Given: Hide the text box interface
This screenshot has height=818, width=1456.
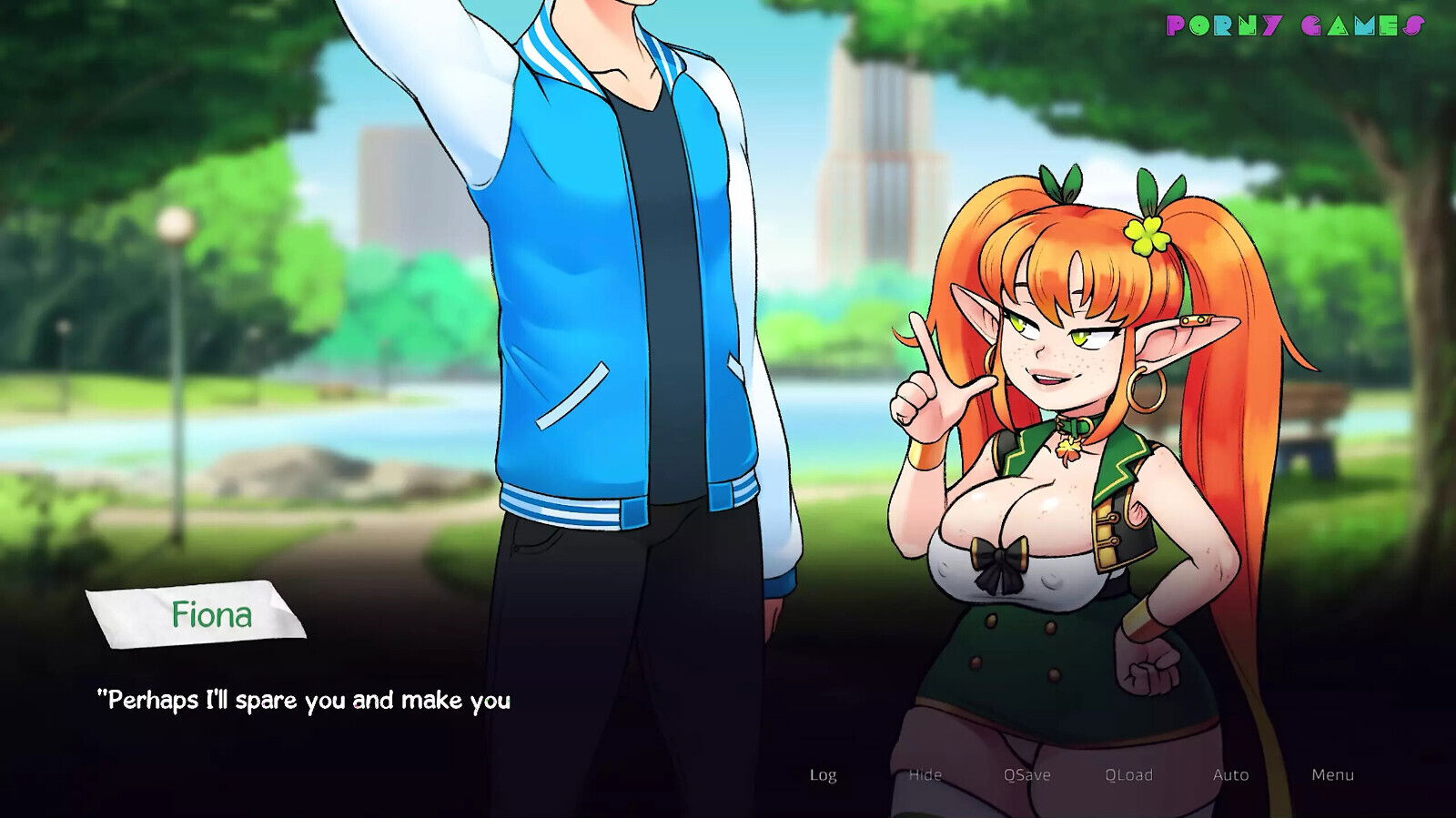Looking at the screenshot, I should 925,775.
